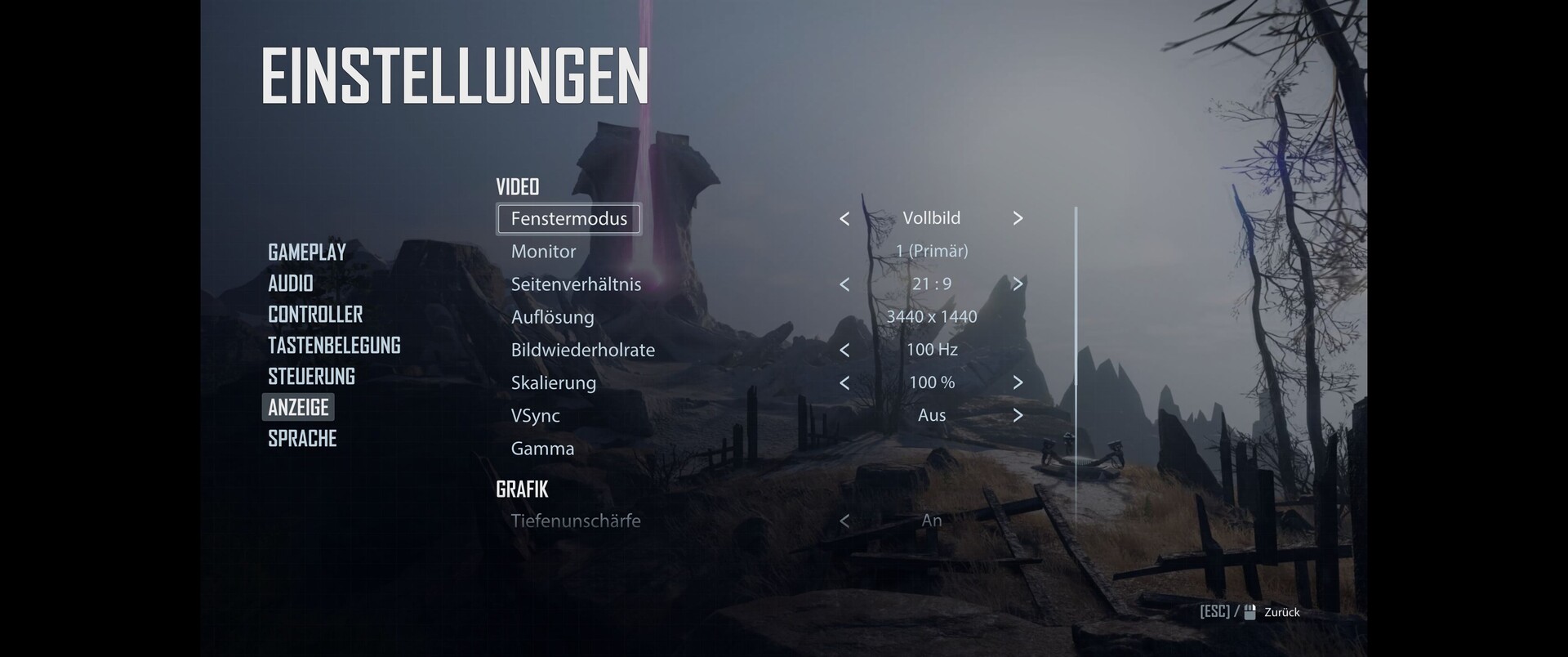Open the Gameplay settings section

[x=307, y=253]
